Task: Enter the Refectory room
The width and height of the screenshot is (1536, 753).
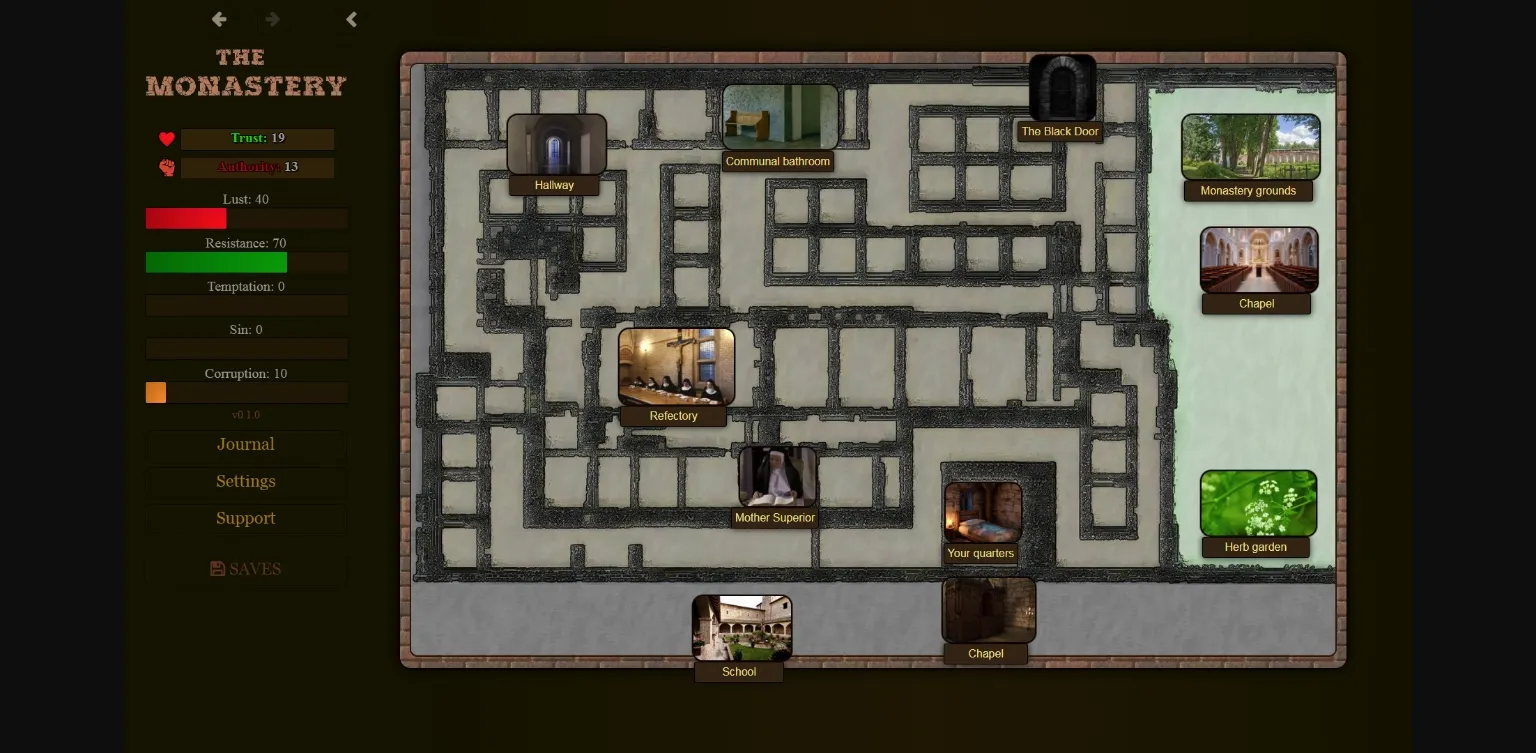Action: [675, 367]
